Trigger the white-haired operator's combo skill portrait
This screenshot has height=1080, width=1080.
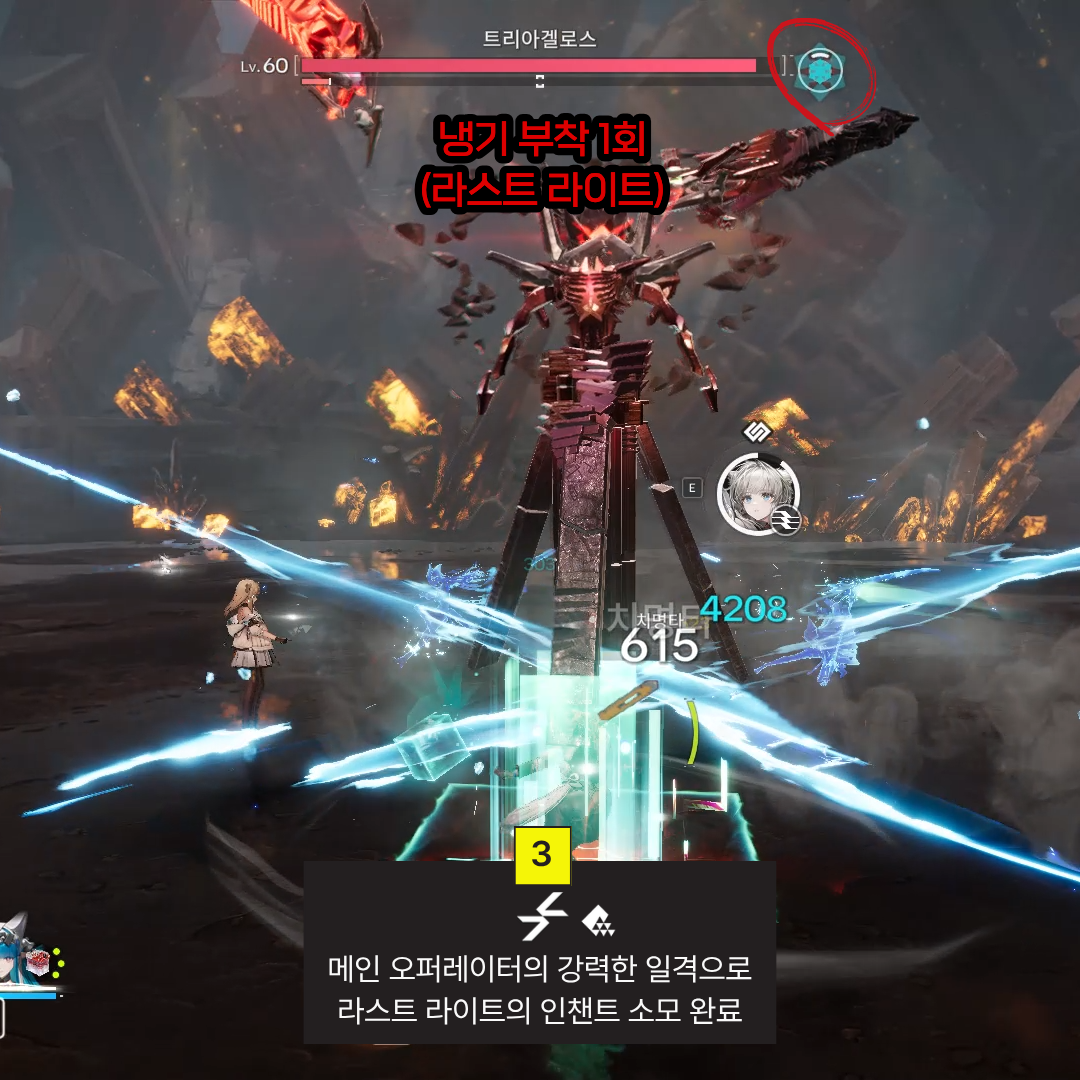point(758,491)
